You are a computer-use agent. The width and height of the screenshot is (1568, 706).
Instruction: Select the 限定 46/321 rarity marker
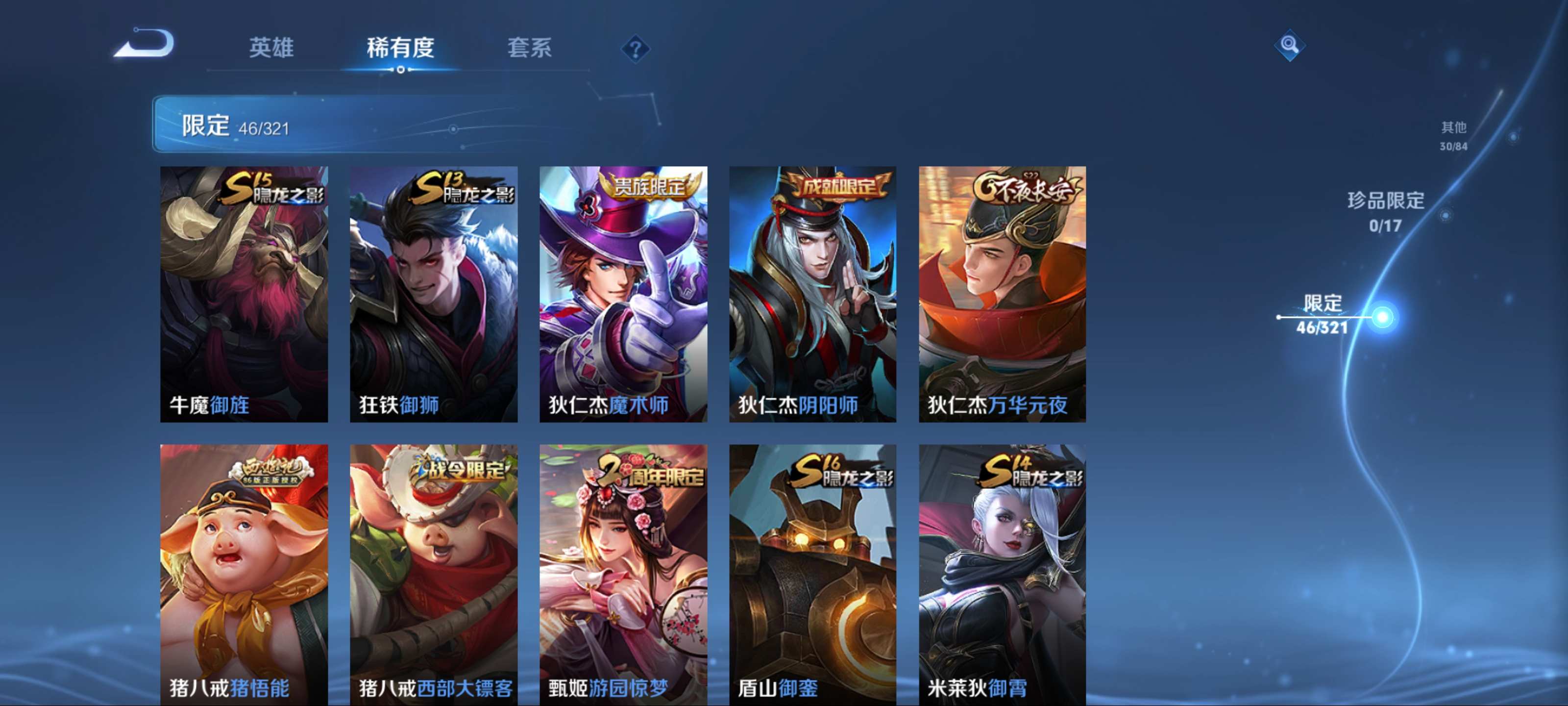pyautogui.click(x=1322, y=315)
